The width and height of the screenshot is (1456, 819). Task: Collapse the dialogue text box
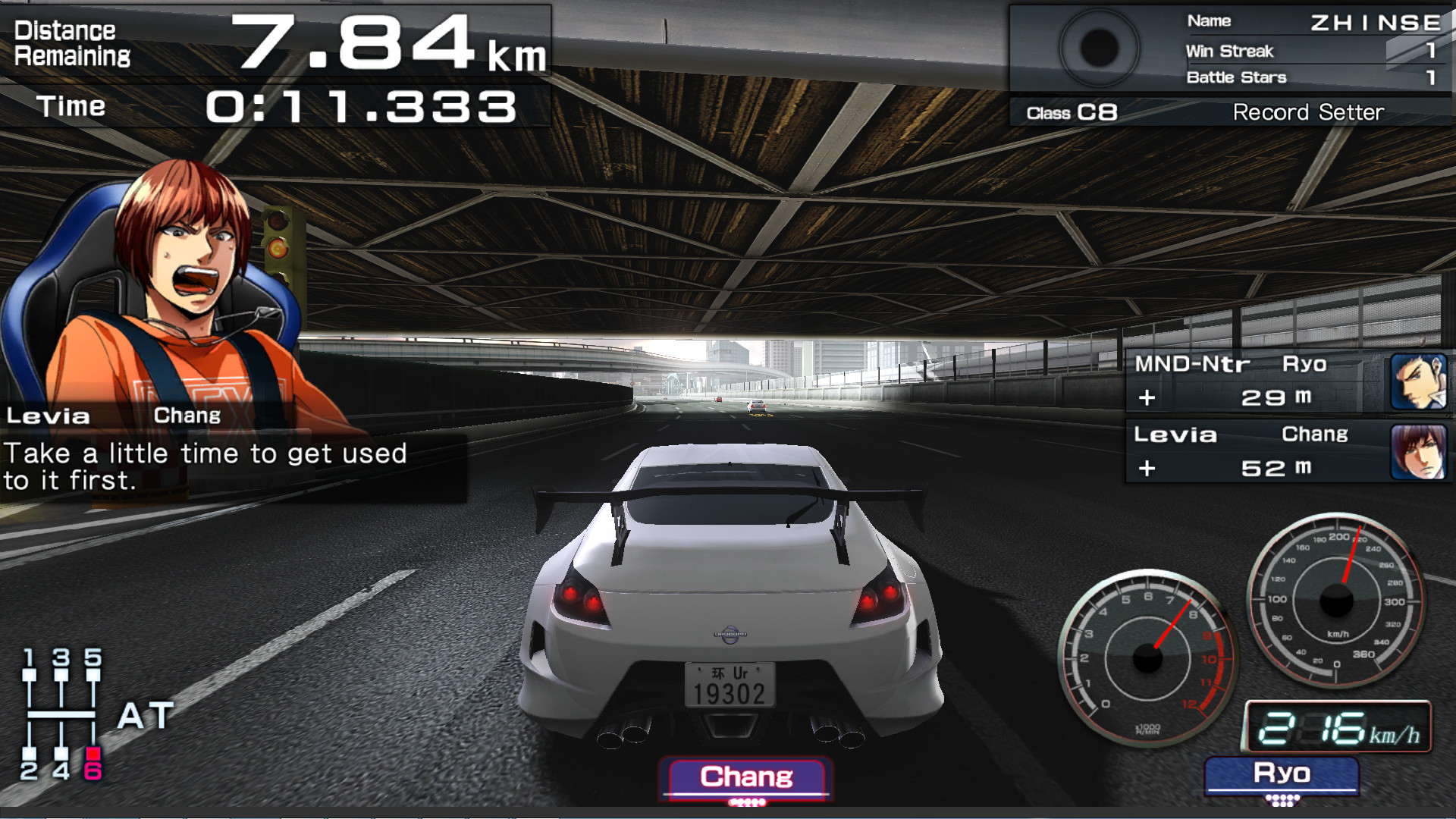click(x=205, y=466)
